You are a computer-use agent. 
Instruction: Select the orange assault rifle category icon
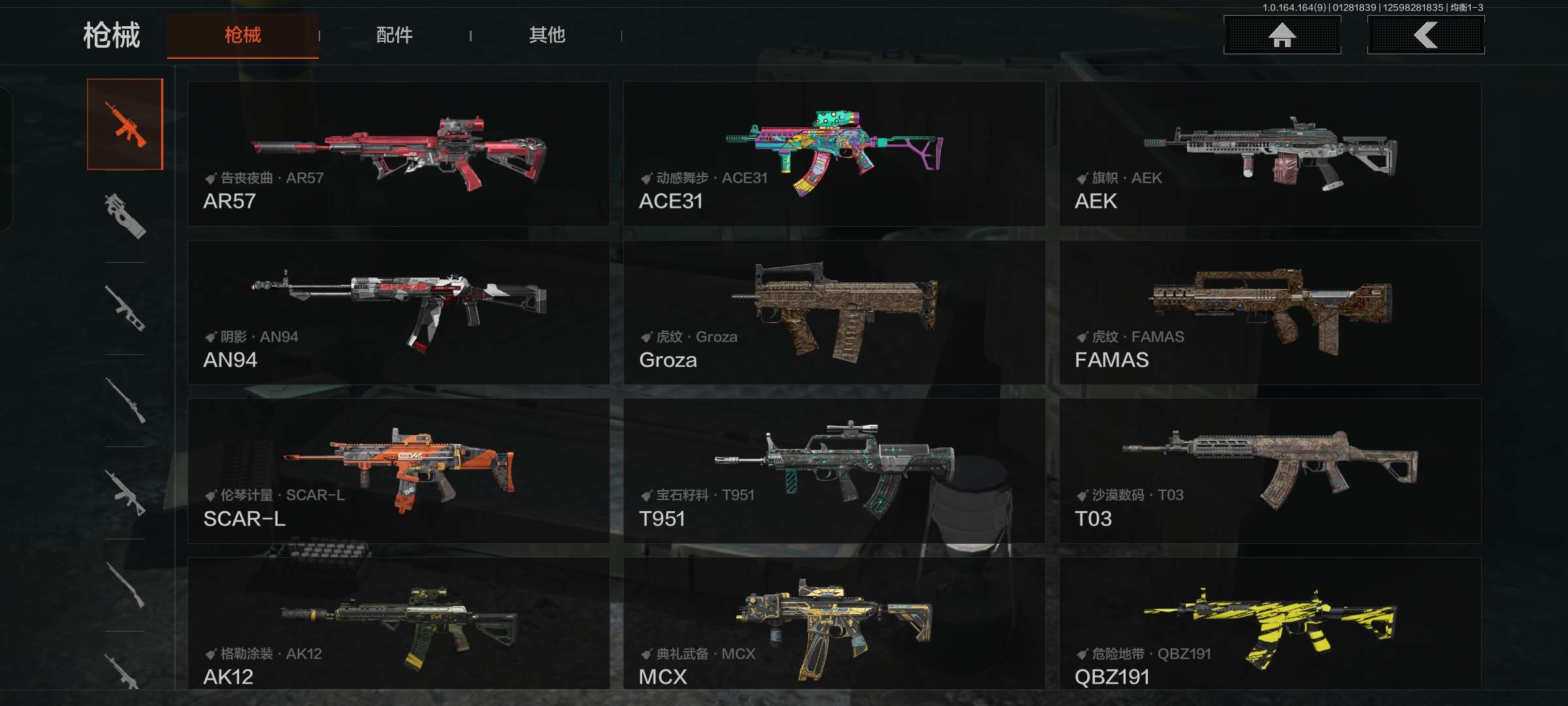(125, 124)
